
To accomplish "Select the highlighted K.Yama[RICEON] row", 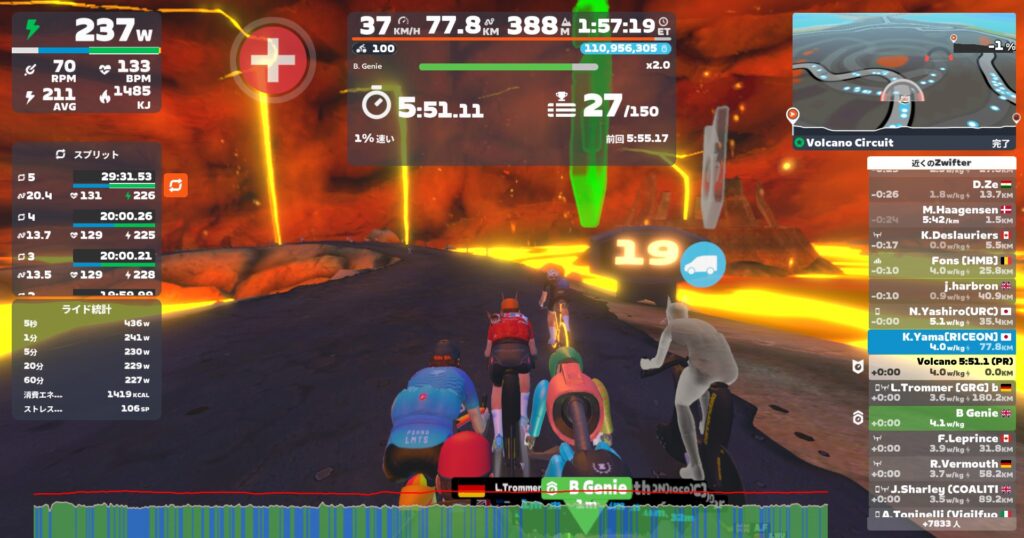I will click(940, 342).
